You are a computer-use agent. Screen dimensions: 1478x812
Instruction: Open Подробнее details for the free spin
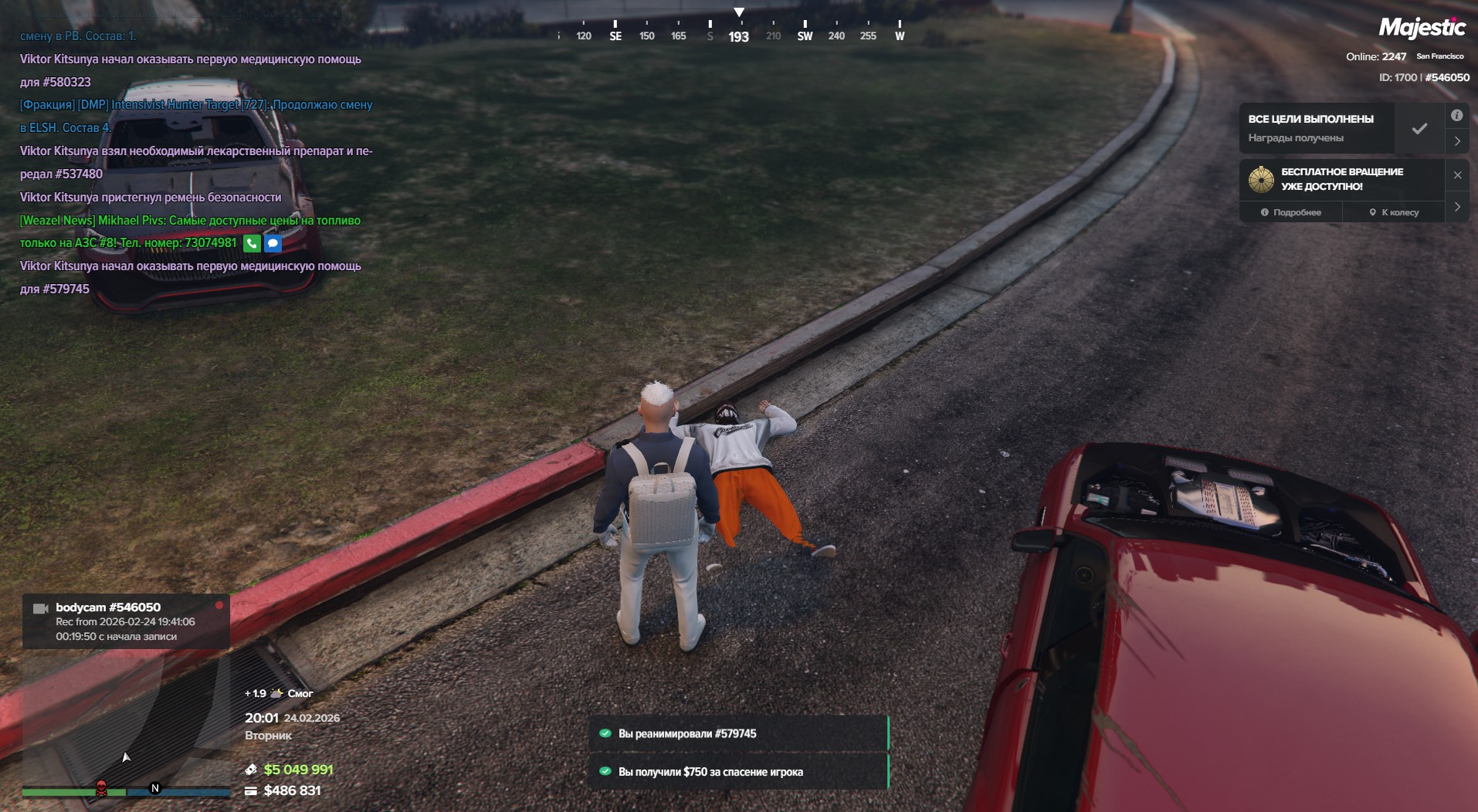(x=1291, y=212)
